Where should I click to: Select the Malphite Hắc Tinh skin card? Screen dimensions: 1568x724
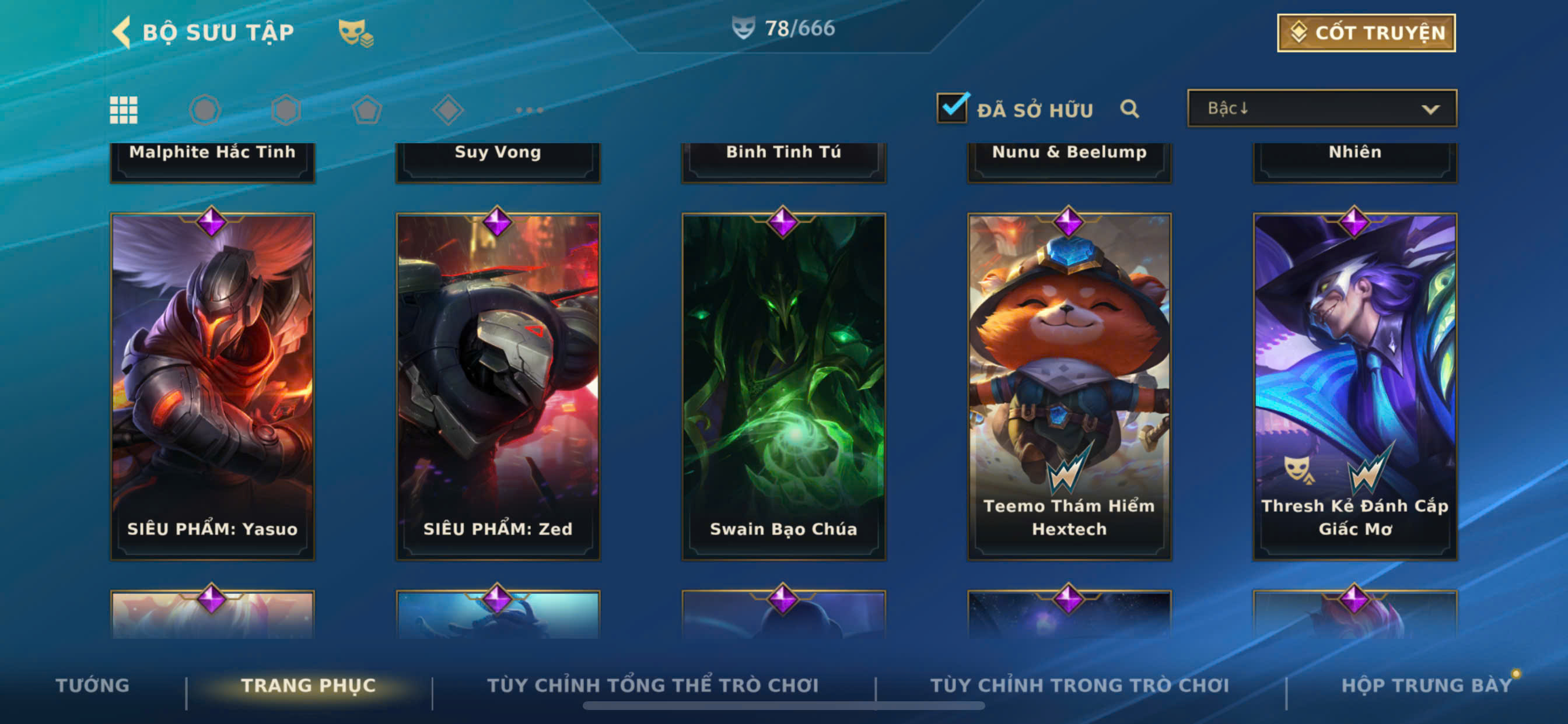[x=212, y=159]
